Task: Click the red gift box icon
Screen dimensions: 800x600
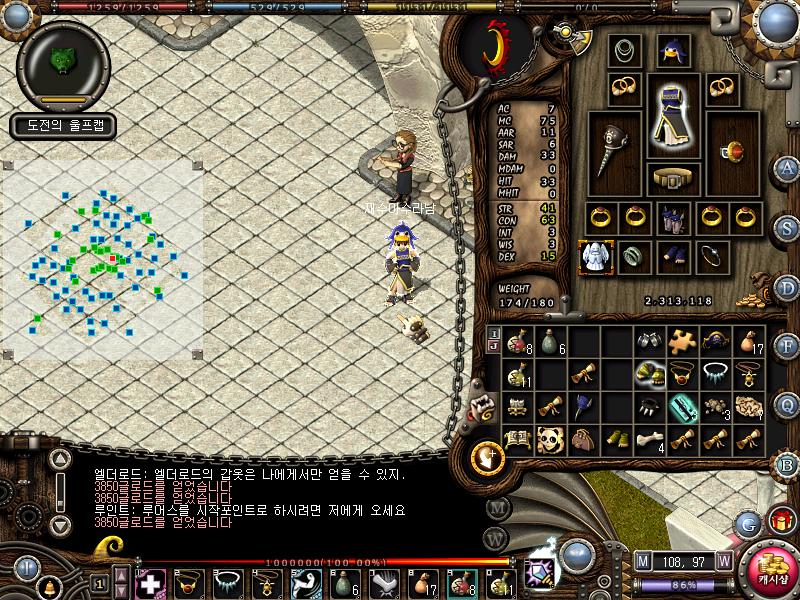Action: click(x=778, y=521)
